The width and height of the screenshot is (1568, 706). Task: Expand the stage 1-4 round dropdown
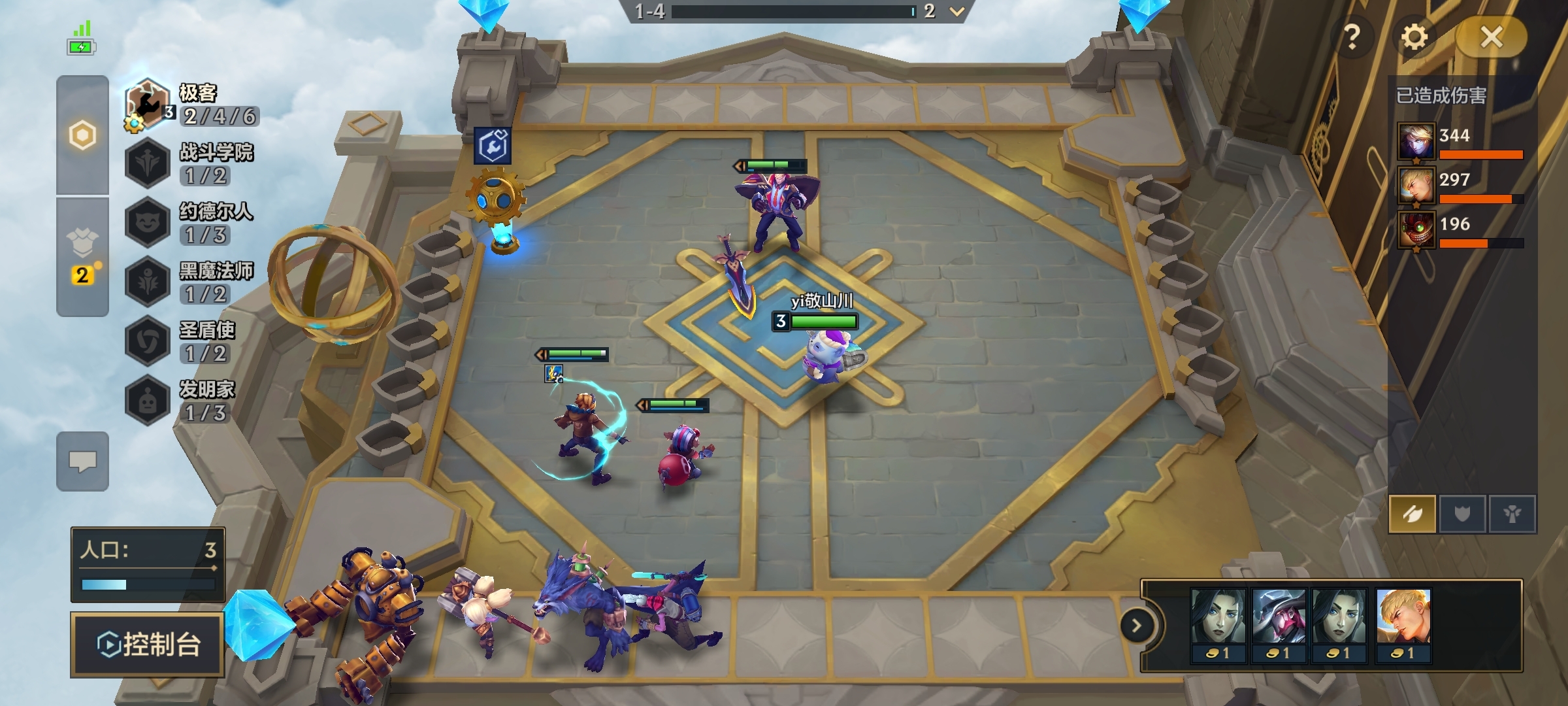[956, 11]
